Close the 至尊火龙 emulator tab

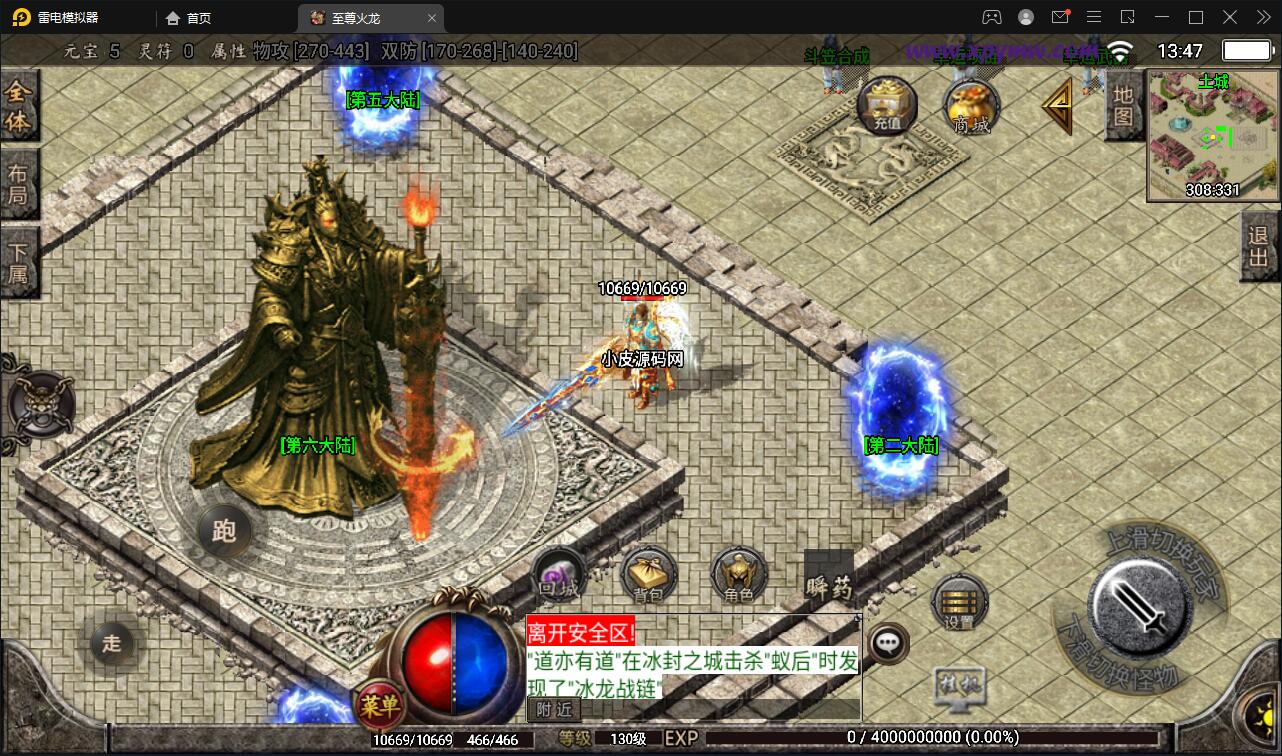click(x=432, y=18)
